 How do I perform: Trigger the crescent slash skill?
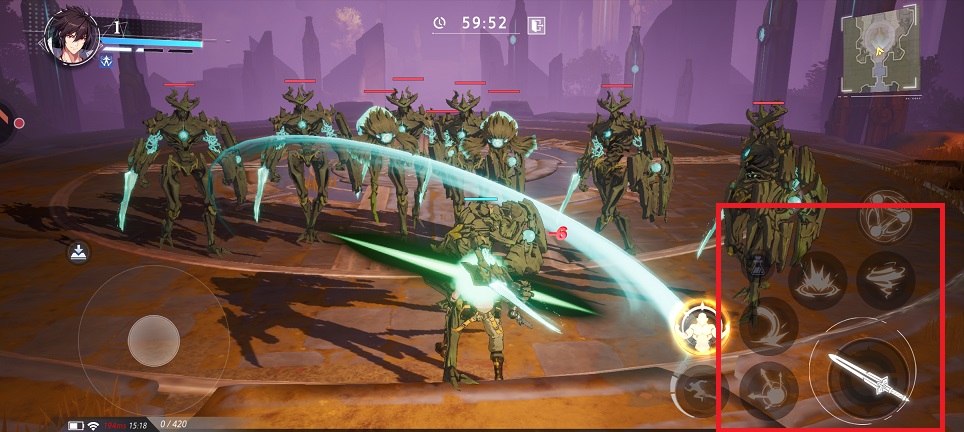tap(768, 326)
